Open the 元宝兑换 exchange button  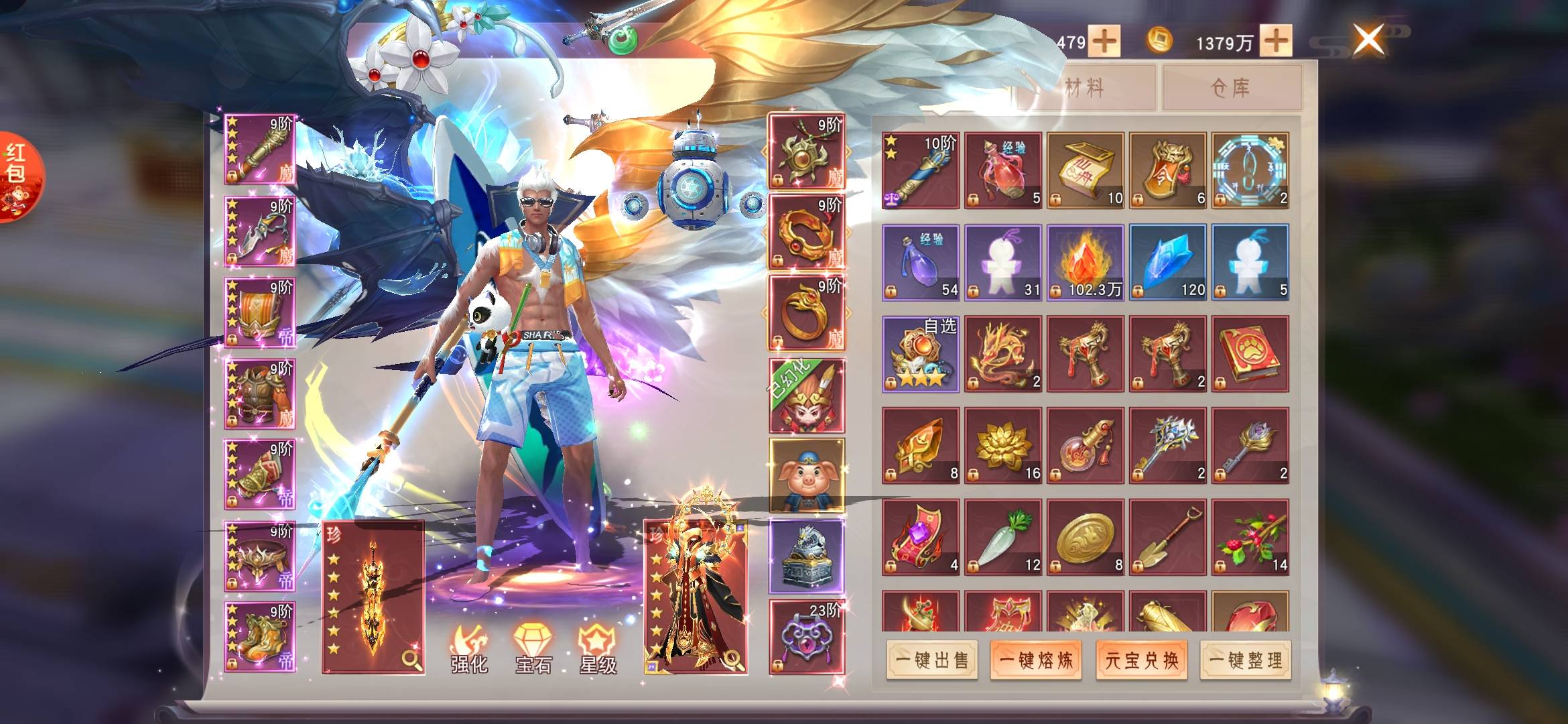point(1141,660)
